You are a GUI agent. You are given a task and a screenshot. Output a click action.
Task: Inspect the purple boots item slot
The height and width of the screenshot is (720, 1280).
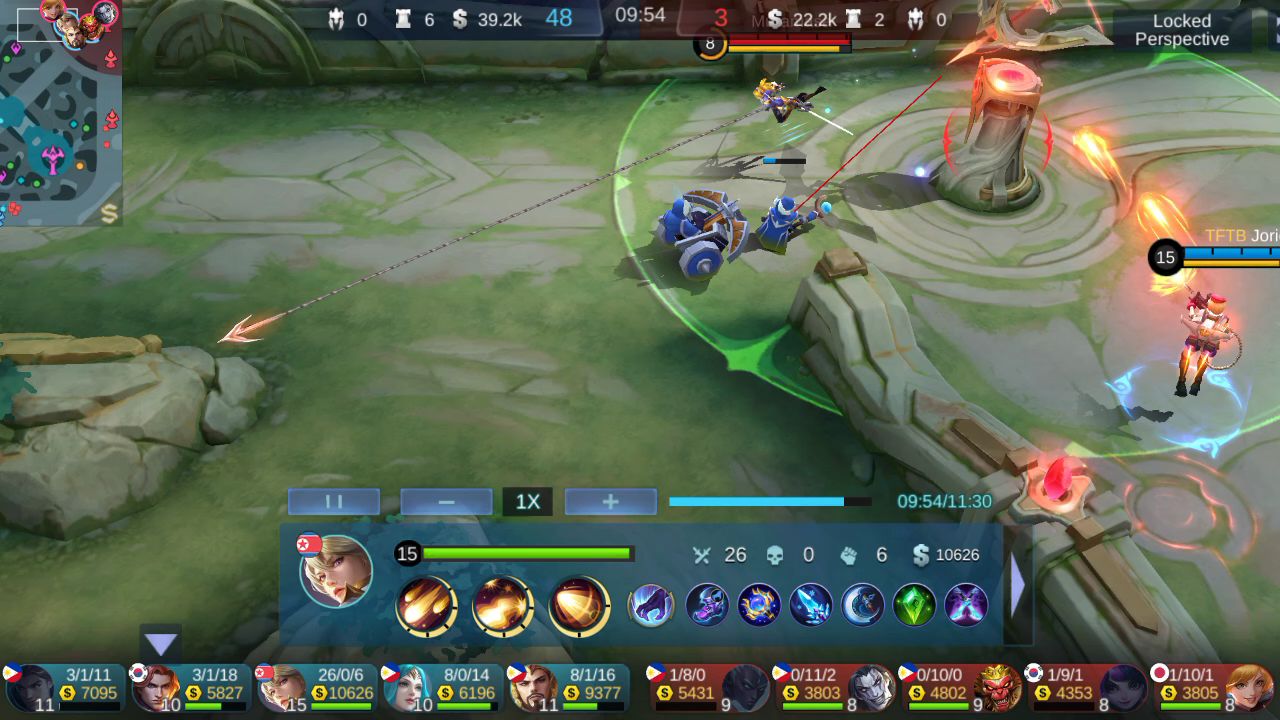tap(707, 605)
